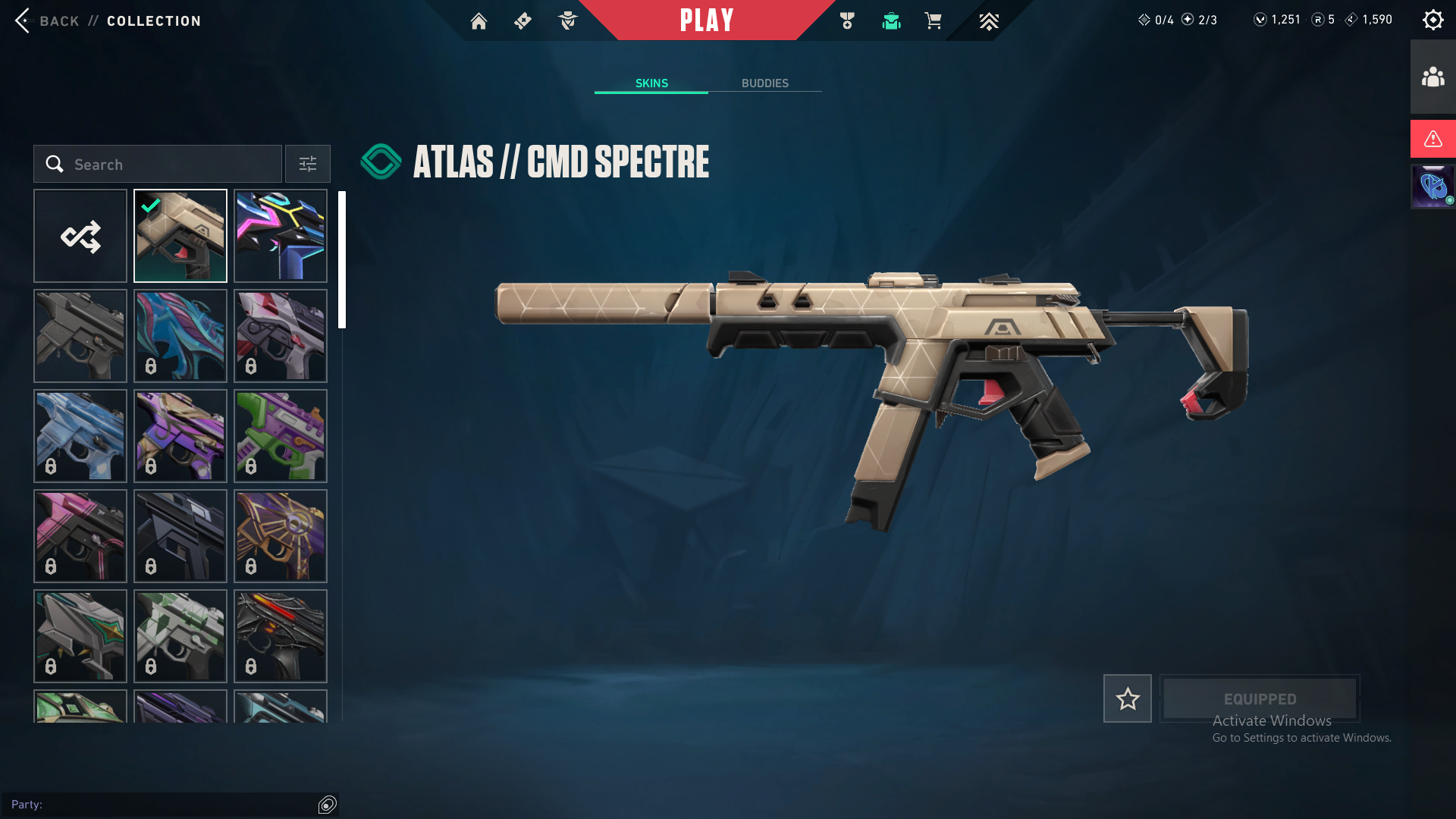Click the skin search field
The width and height of the screenshot is (1456, 819).
click(x=158, y=165)
